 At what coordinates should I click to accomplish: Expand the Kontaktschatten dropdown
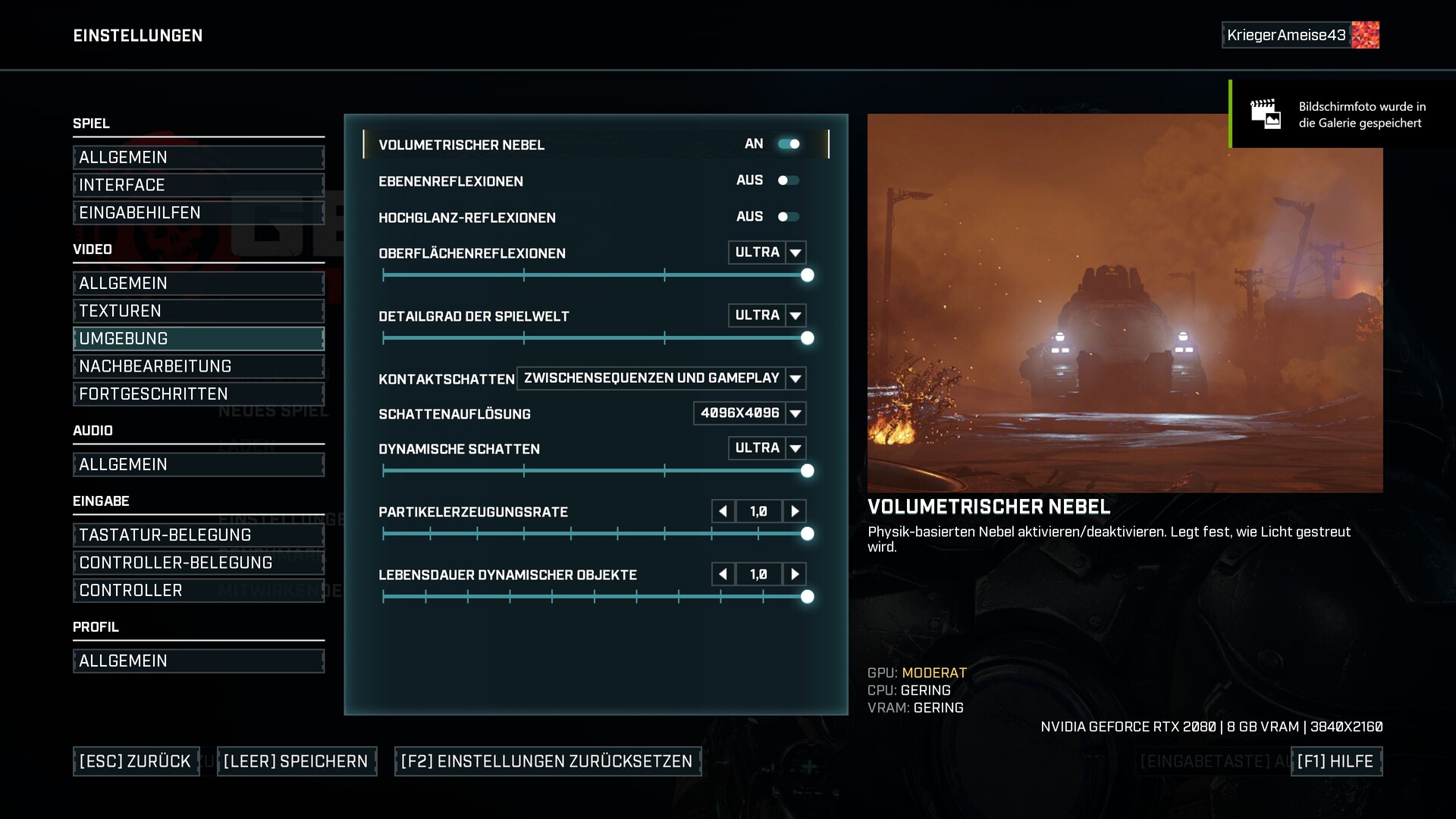795,378
